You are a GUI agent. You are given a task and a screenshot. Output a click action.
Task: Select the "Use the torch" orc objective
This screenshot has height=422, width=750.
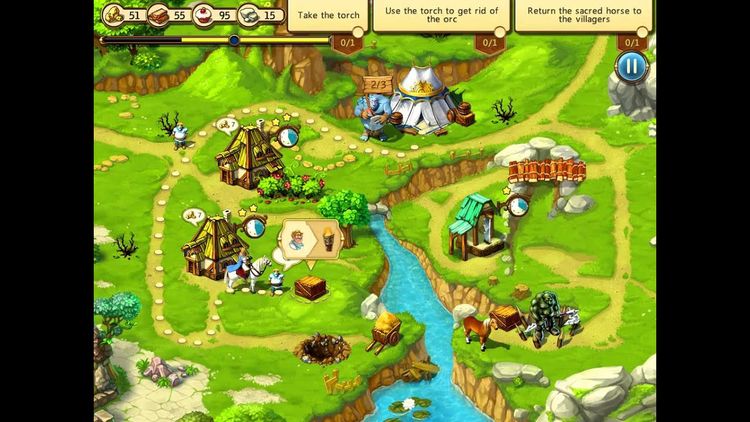pyautogui.click(x=439, y=17)
